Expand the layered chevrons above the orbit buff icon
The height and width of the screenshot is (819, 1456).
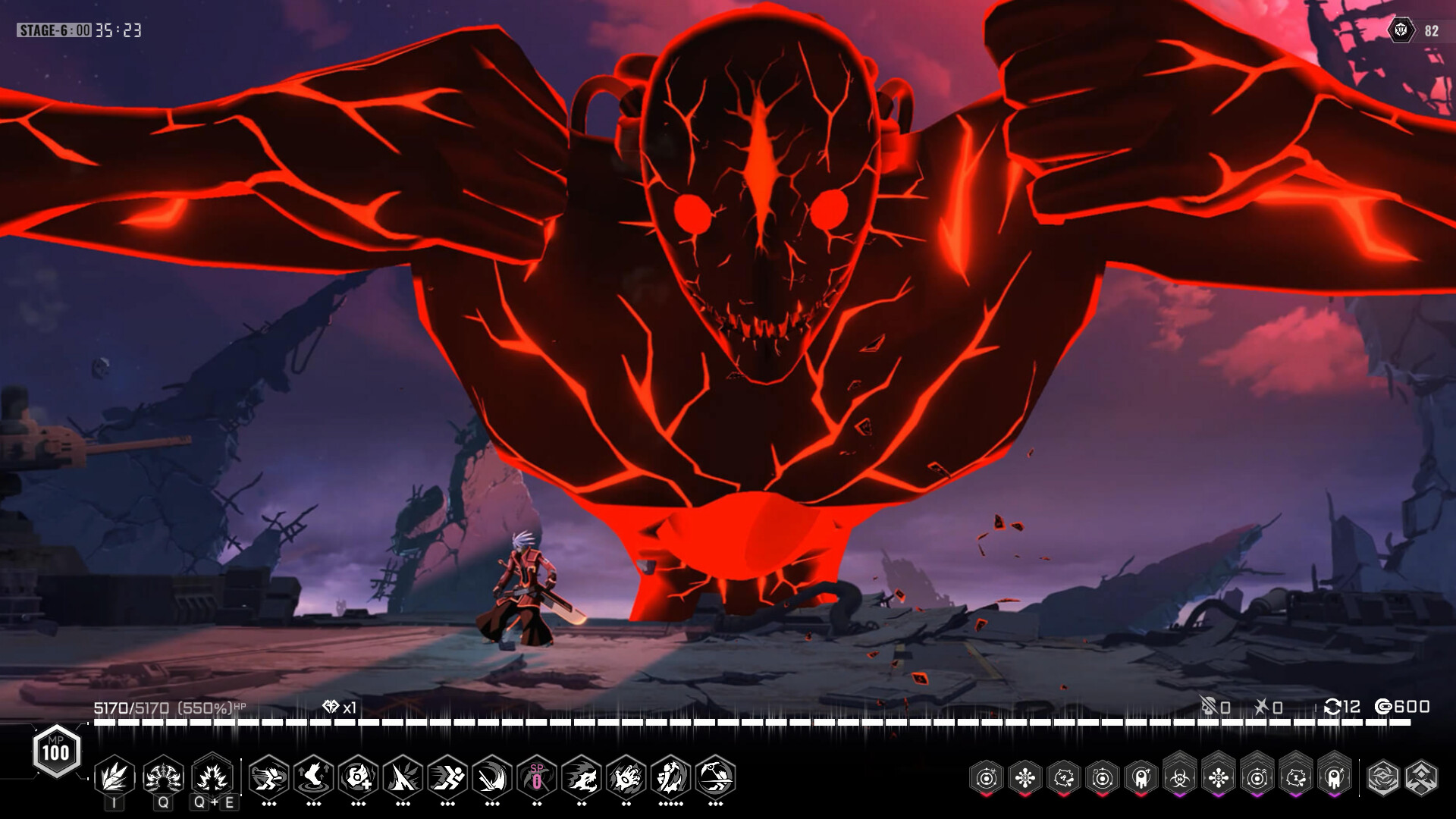click(x=1257, y=756)
